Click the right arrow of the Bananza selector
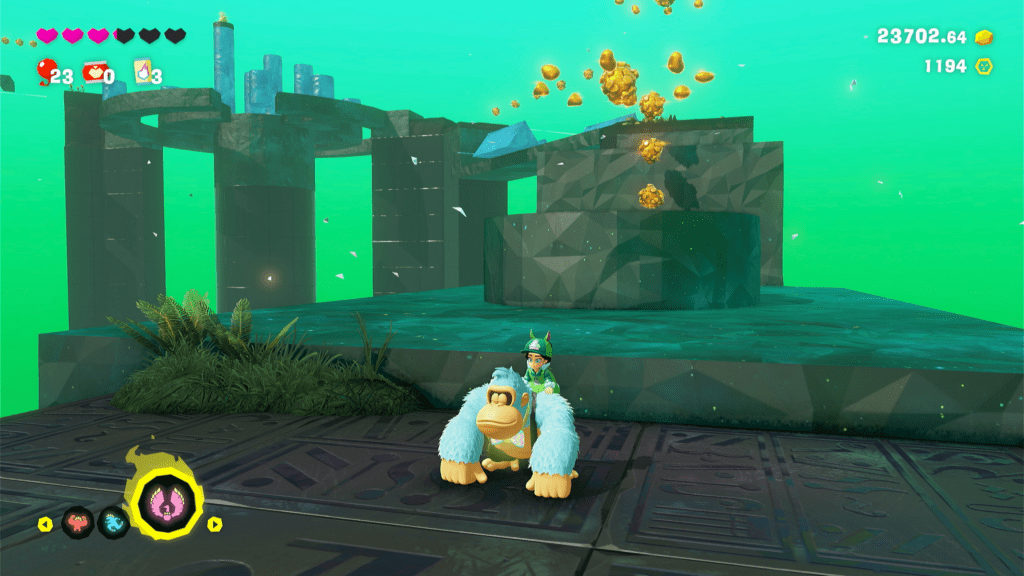This screenshot has height=576, width=1024. tap(215, 524)
